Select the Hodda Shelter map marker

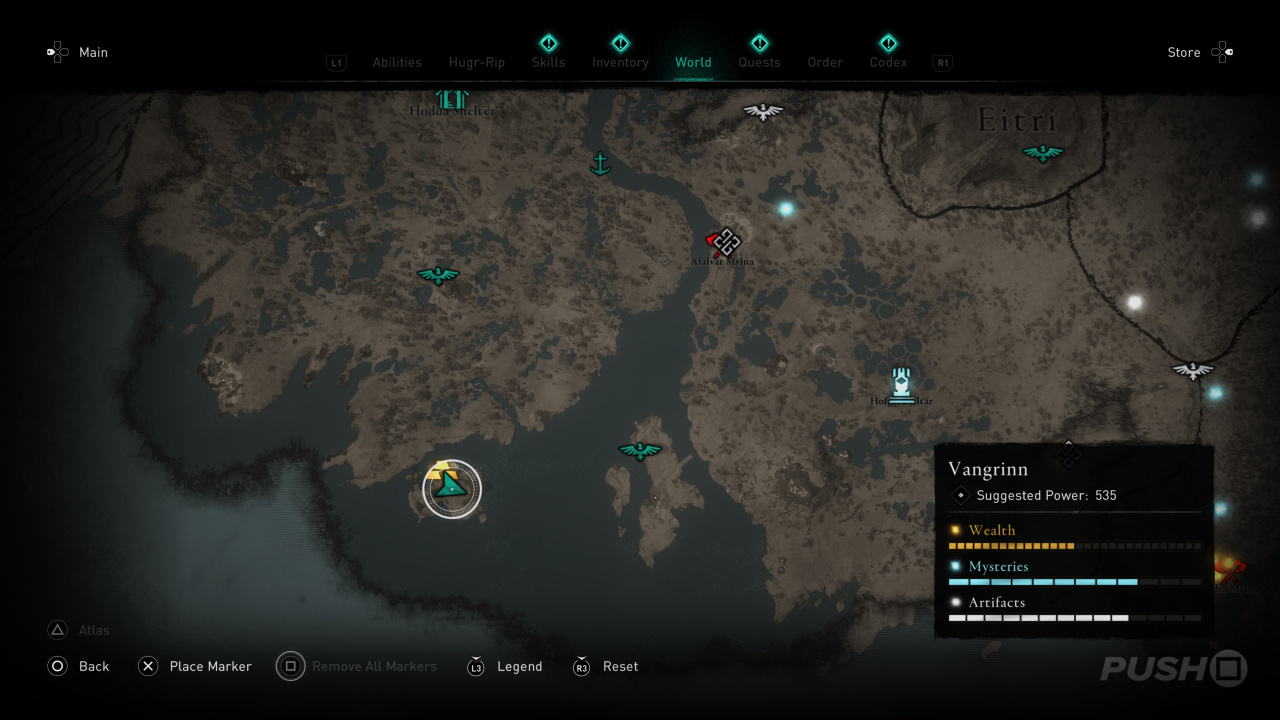coord(452,100)
